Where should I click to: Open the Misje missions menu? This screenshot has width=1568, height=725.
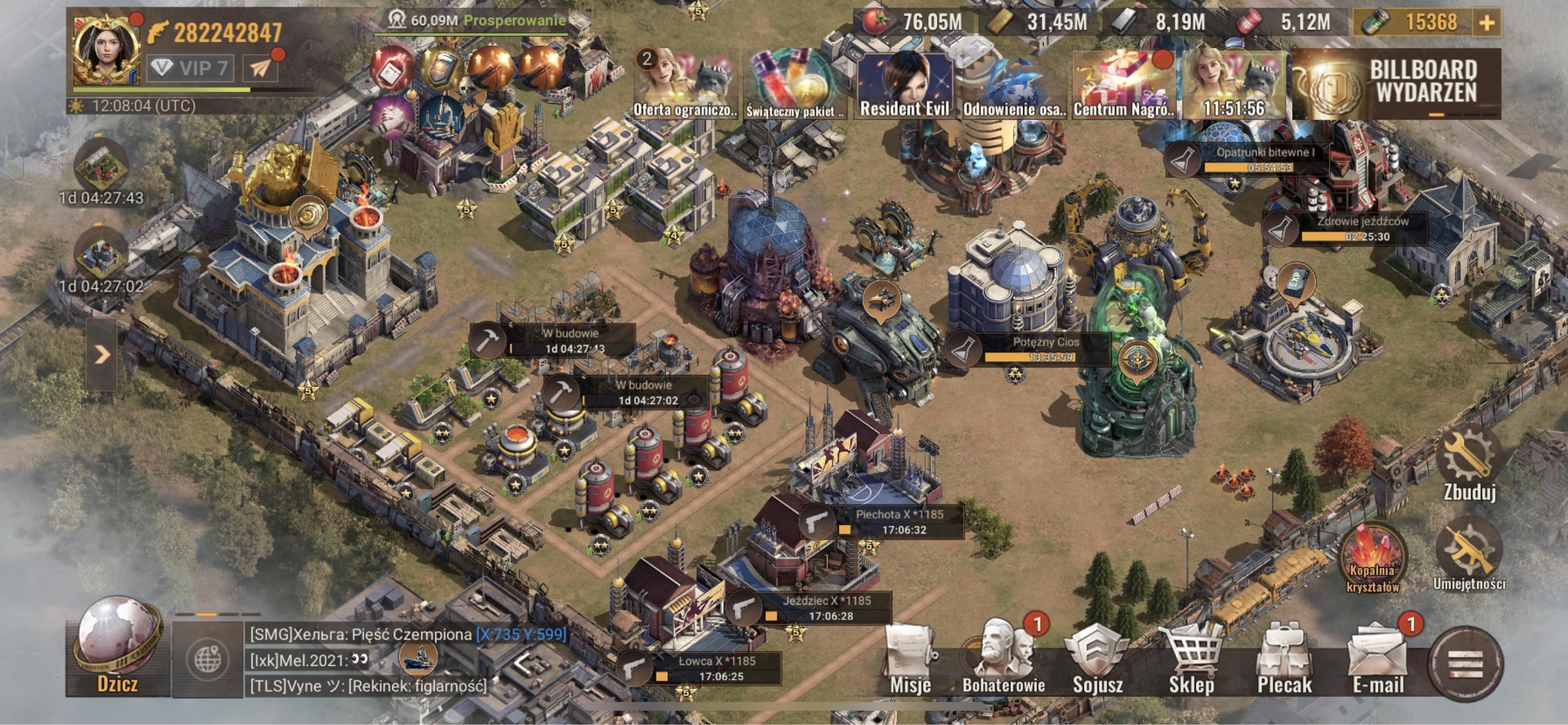coord(910,662)
